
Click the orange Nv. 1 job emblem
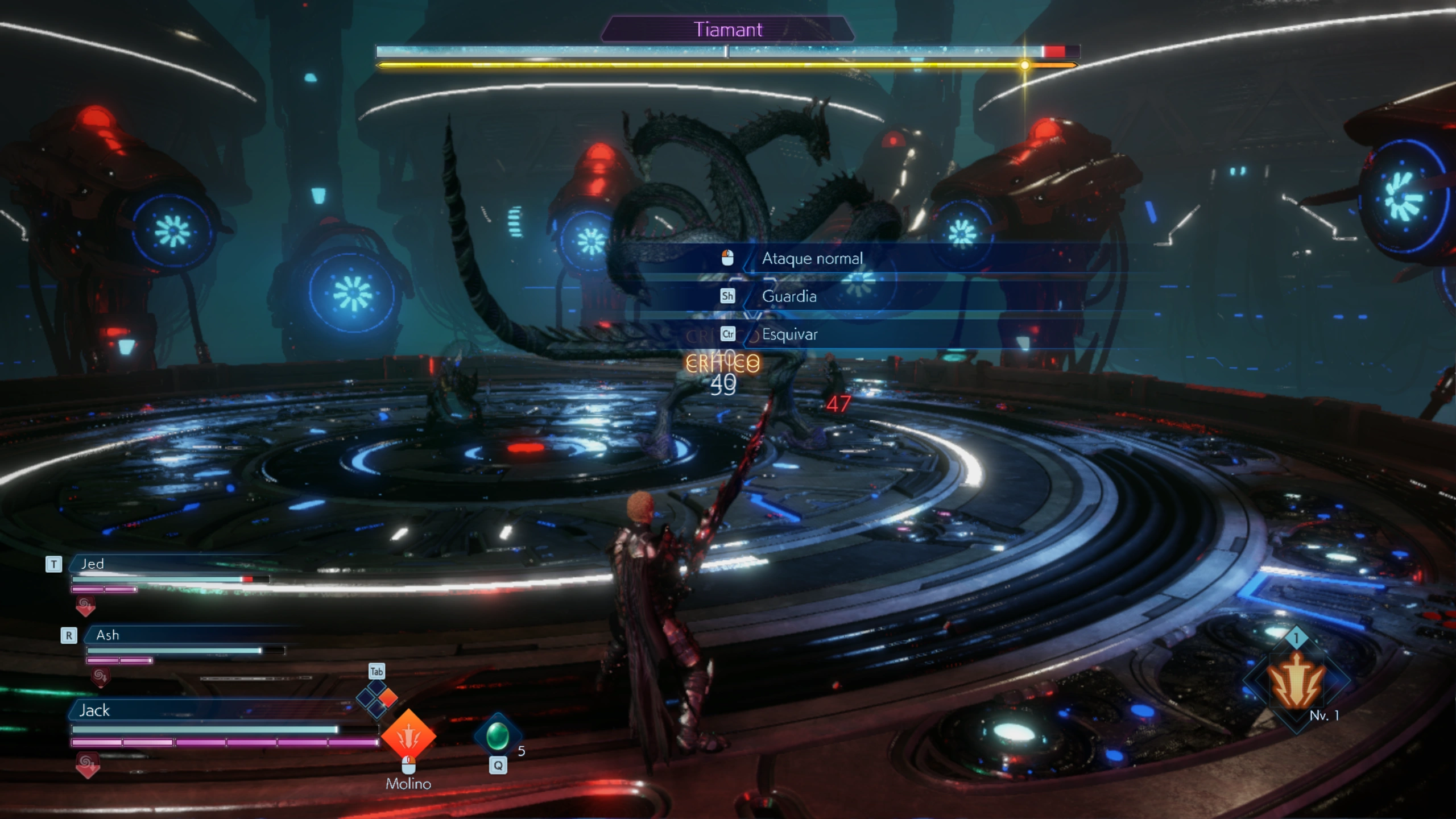tap(1296, 681)
